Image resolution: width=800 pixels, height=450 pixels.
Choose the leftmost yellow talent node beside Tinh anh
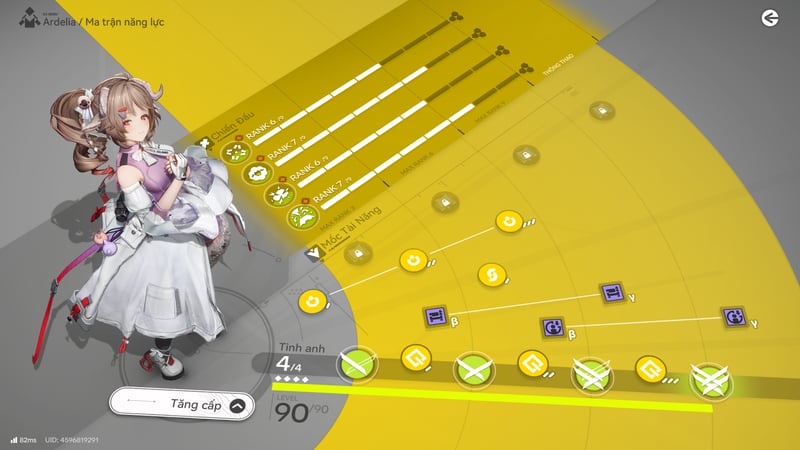[x=312, y=300]
